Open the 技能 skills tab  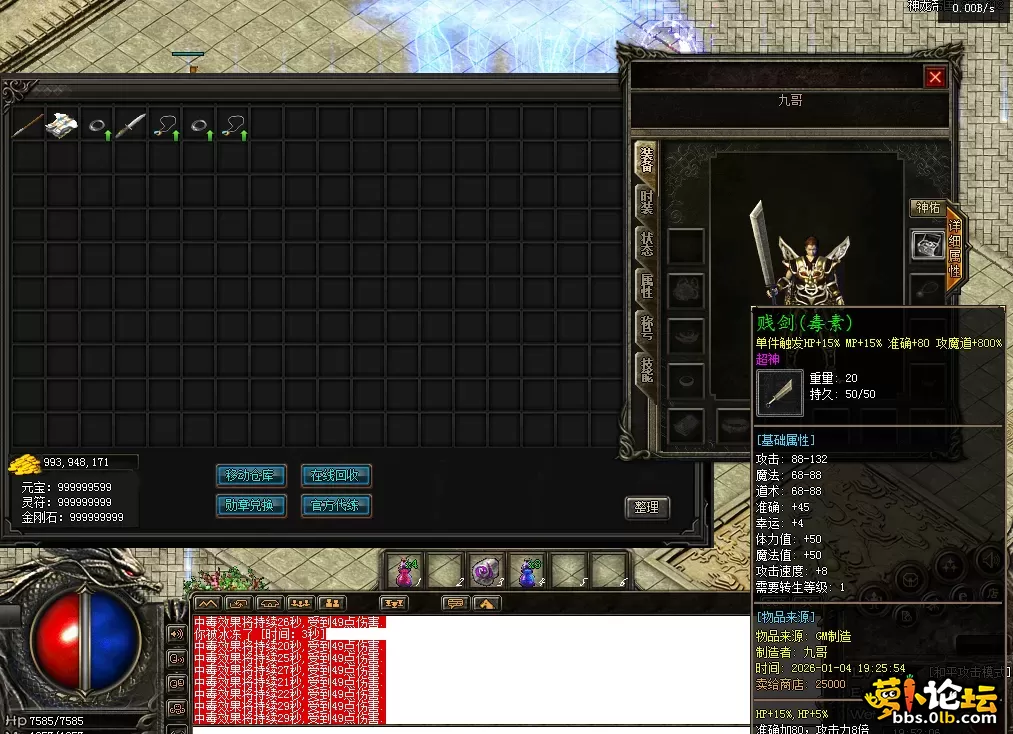[x=647, y=372]
